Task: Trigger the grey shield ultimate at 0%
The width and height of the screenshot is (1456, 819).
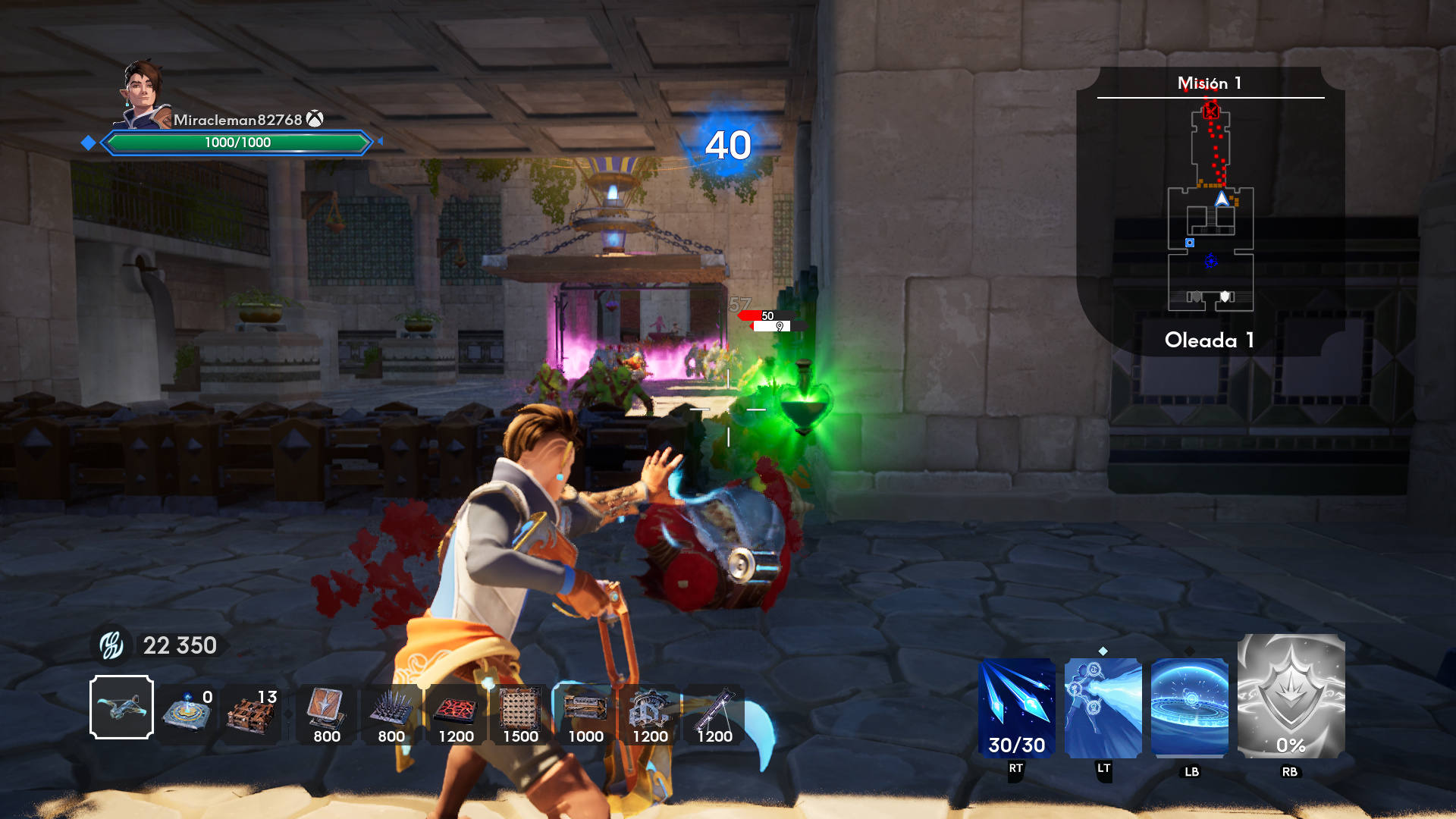Action: pyautogui.click(x=1291, y=696)
